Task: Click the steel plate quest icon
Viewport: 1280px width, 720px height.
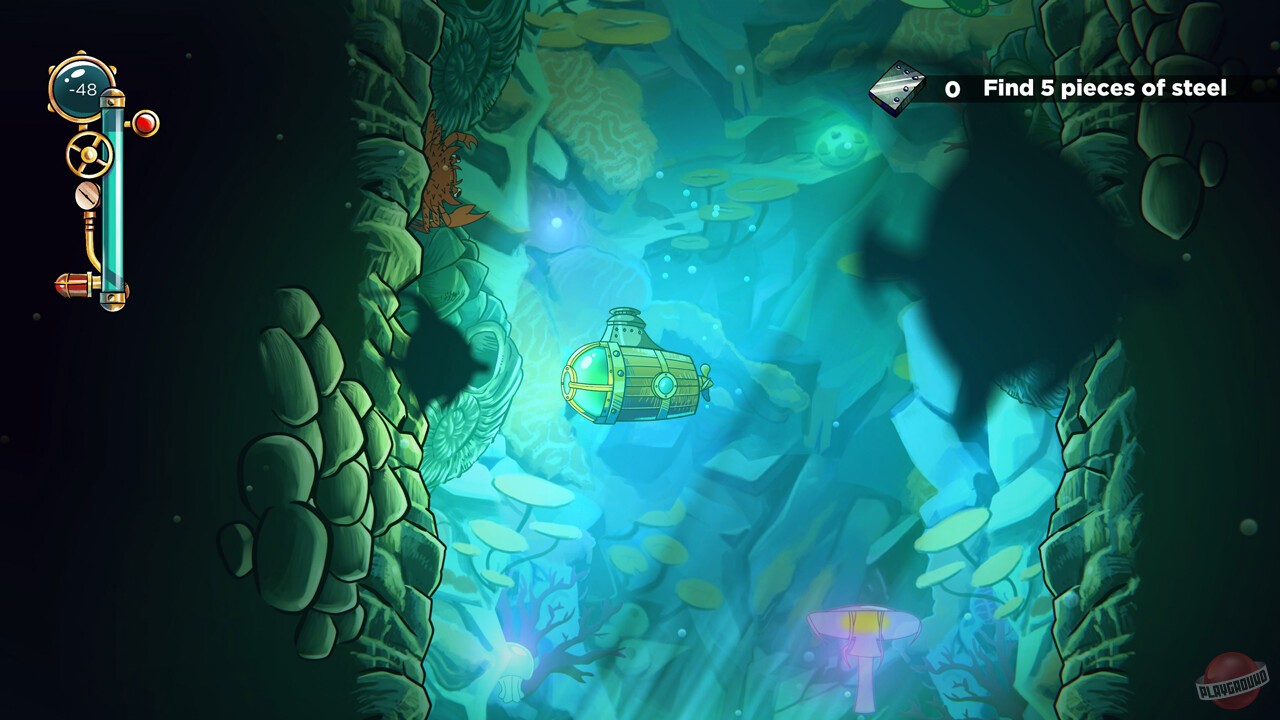Action: [x=899, y=88]
